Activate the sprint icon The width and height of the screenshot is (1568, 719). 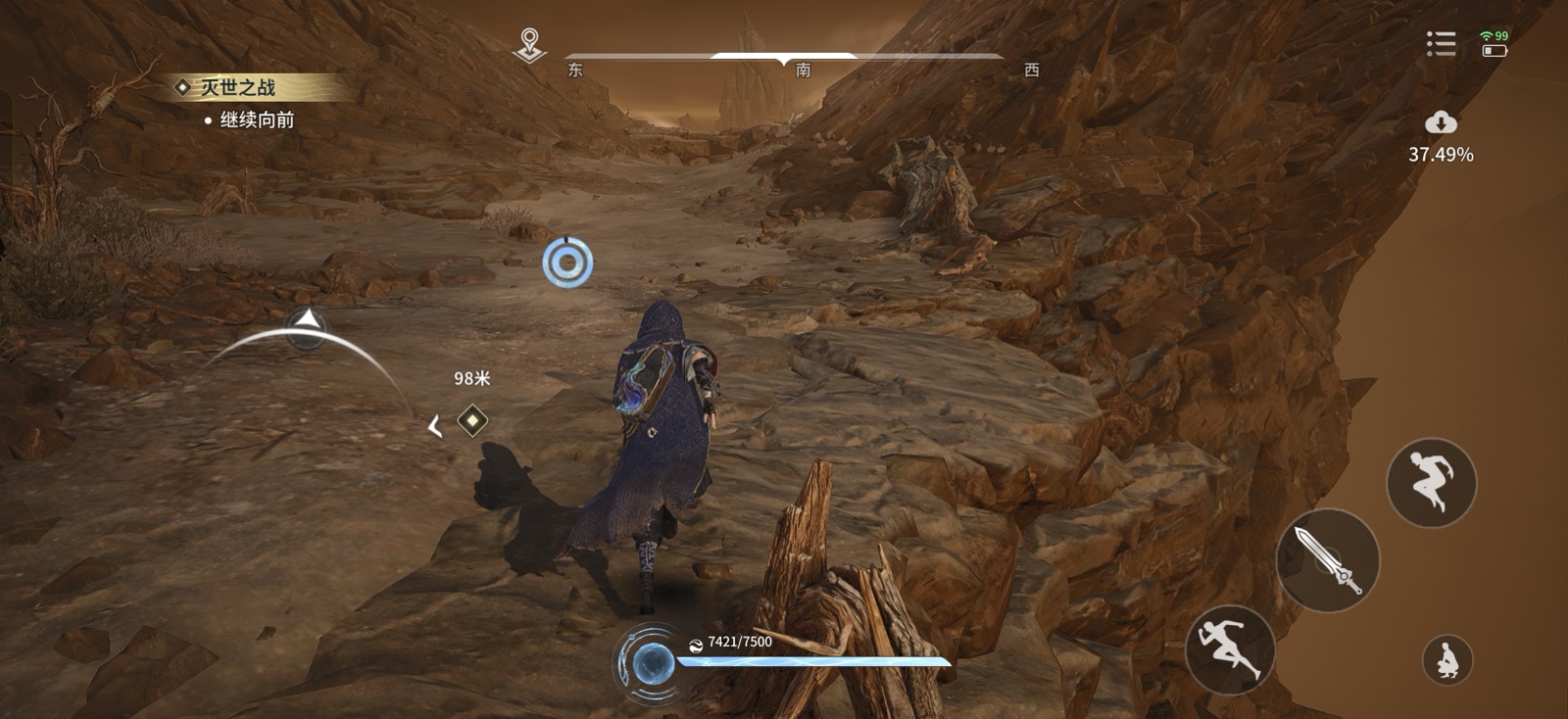tap(1233, 650)
